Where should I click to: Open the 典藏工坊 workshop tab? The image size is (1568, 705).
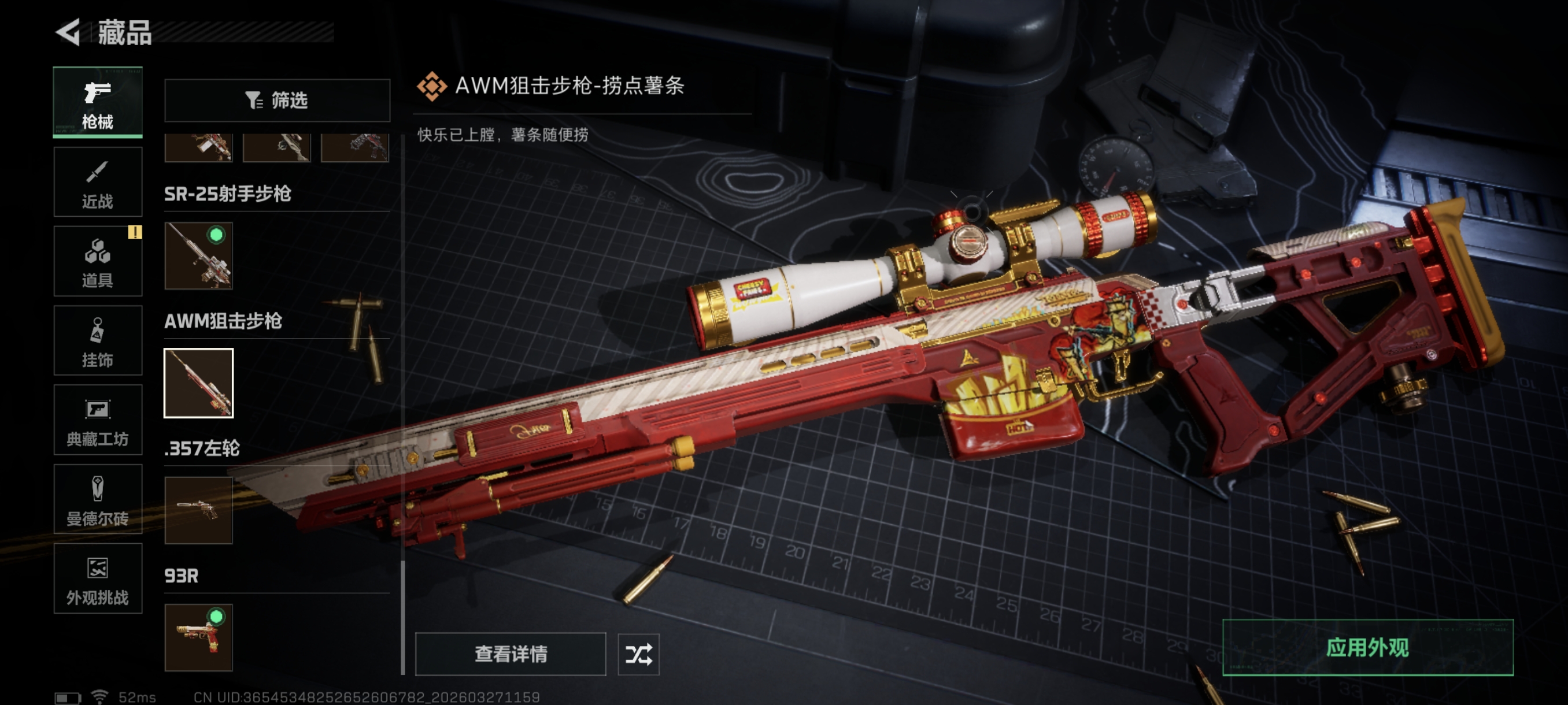(x=97, y=420)
